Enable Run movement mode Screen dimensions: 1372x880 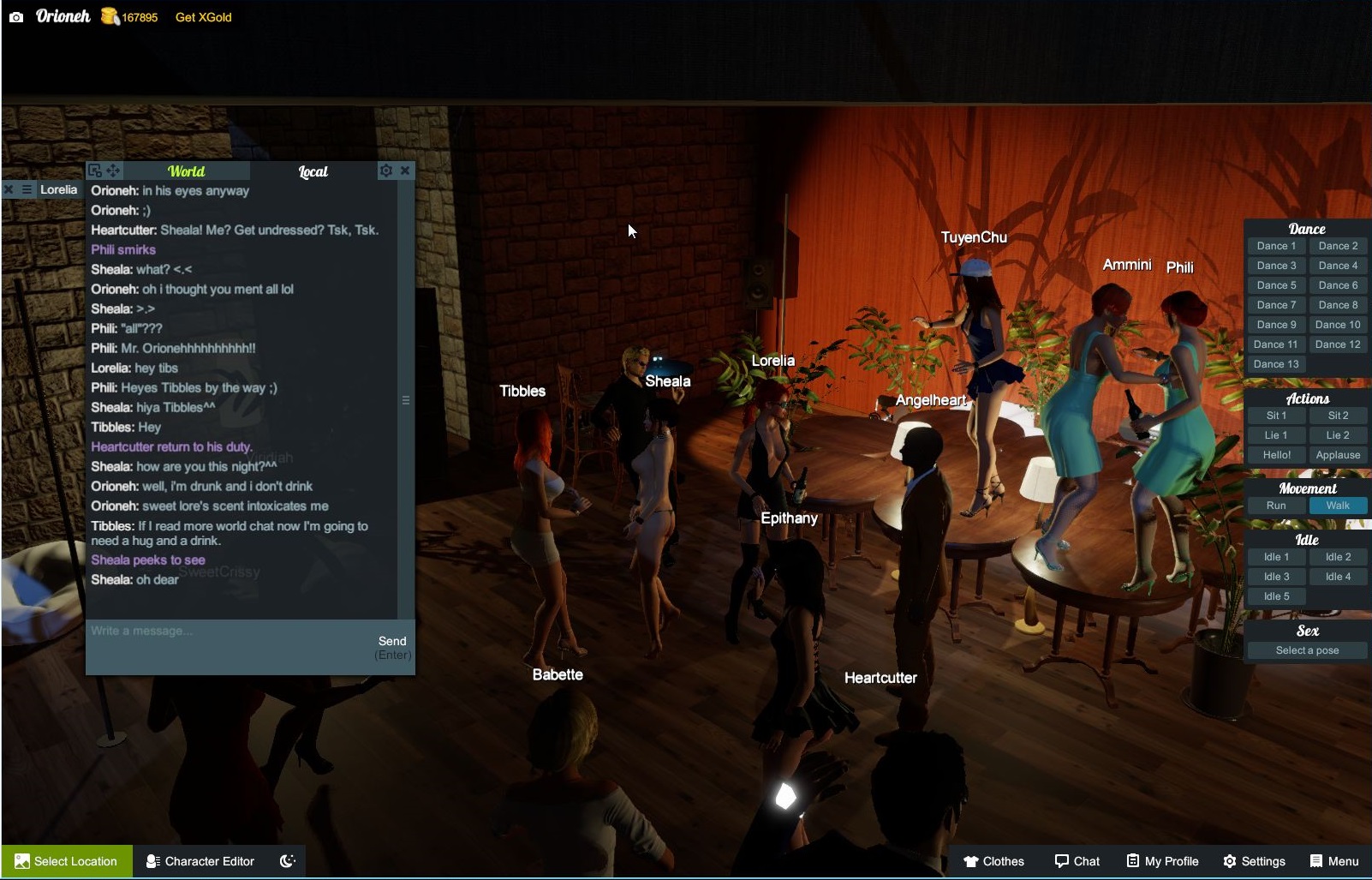(x=1276, y=506)
